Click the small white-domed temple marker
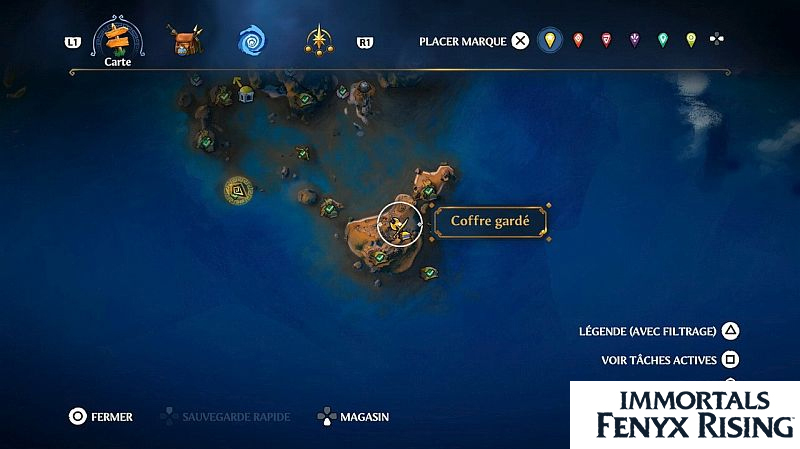 pos(245,93)
